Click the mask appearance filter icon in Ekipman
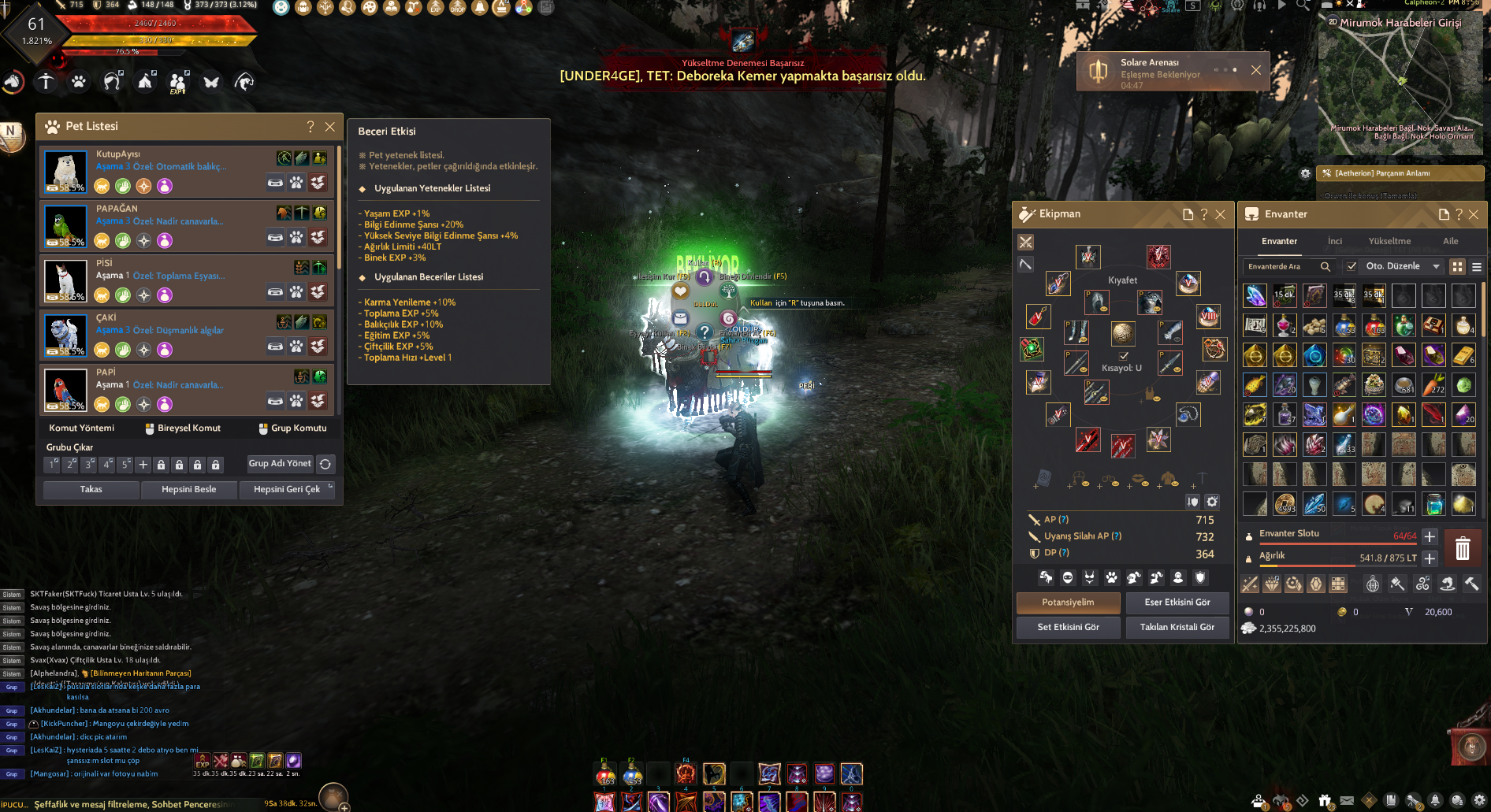The height and width of the screenshot is (812, 1491). [1068, 577]
